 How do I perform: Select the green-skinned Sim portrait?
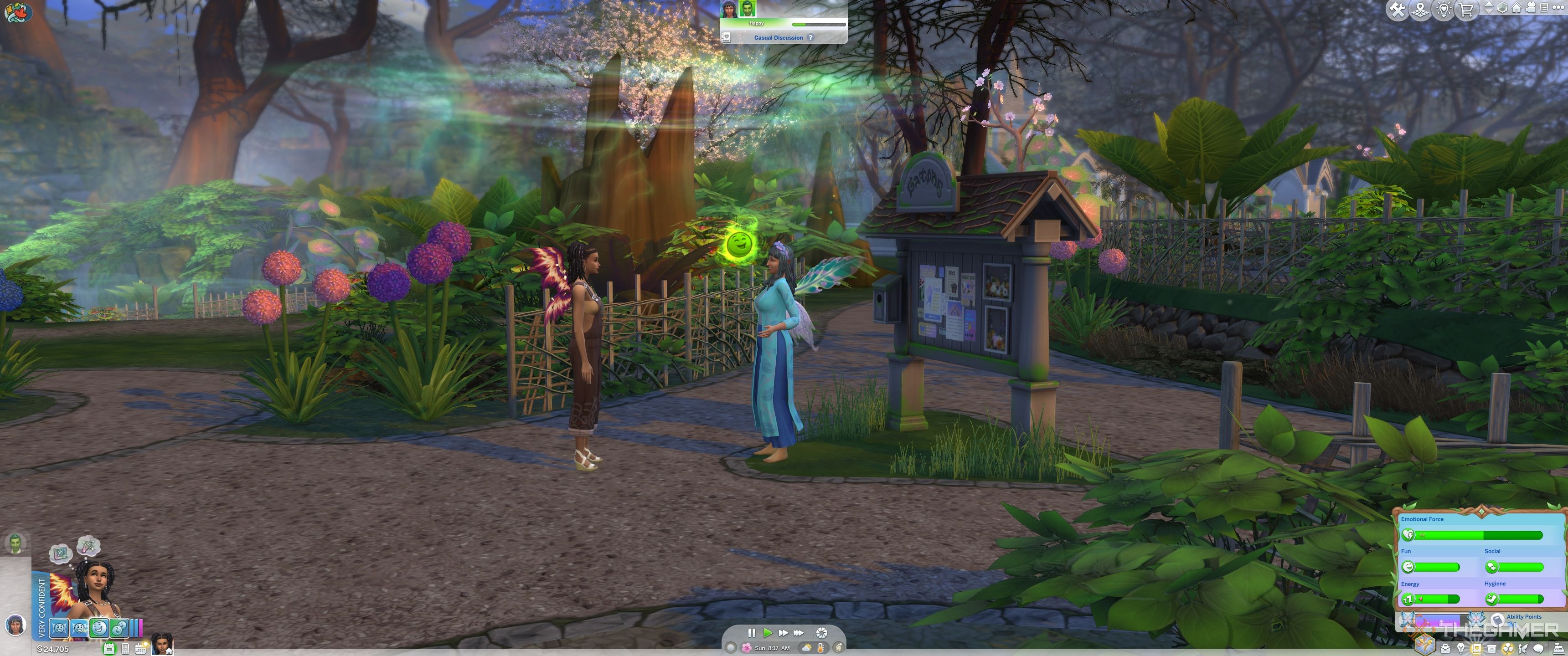click(15, 543)
